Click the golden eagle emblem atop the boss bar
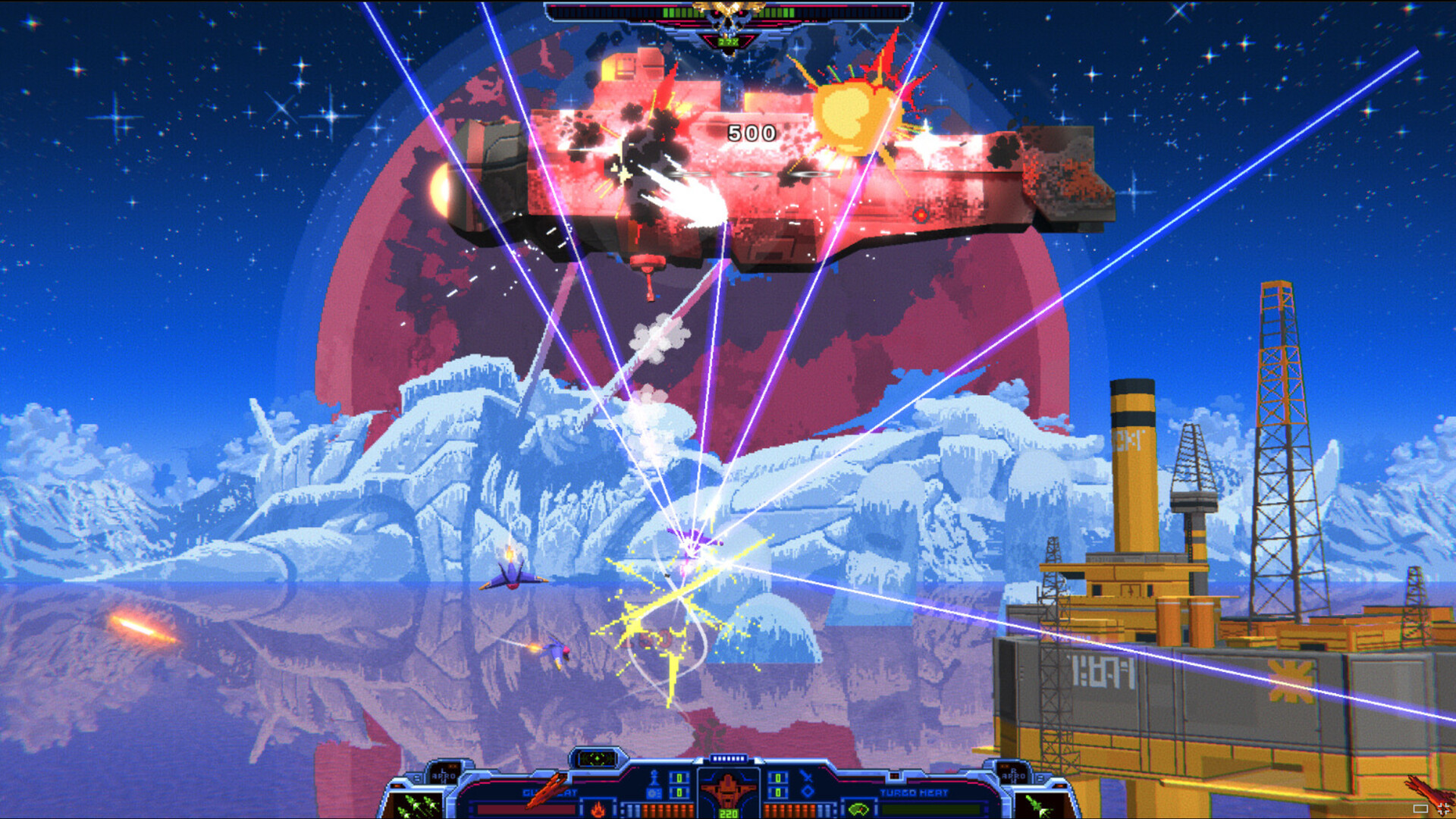Image resolution: width=1456 pixels, height=819 pixels. (728, 6)
